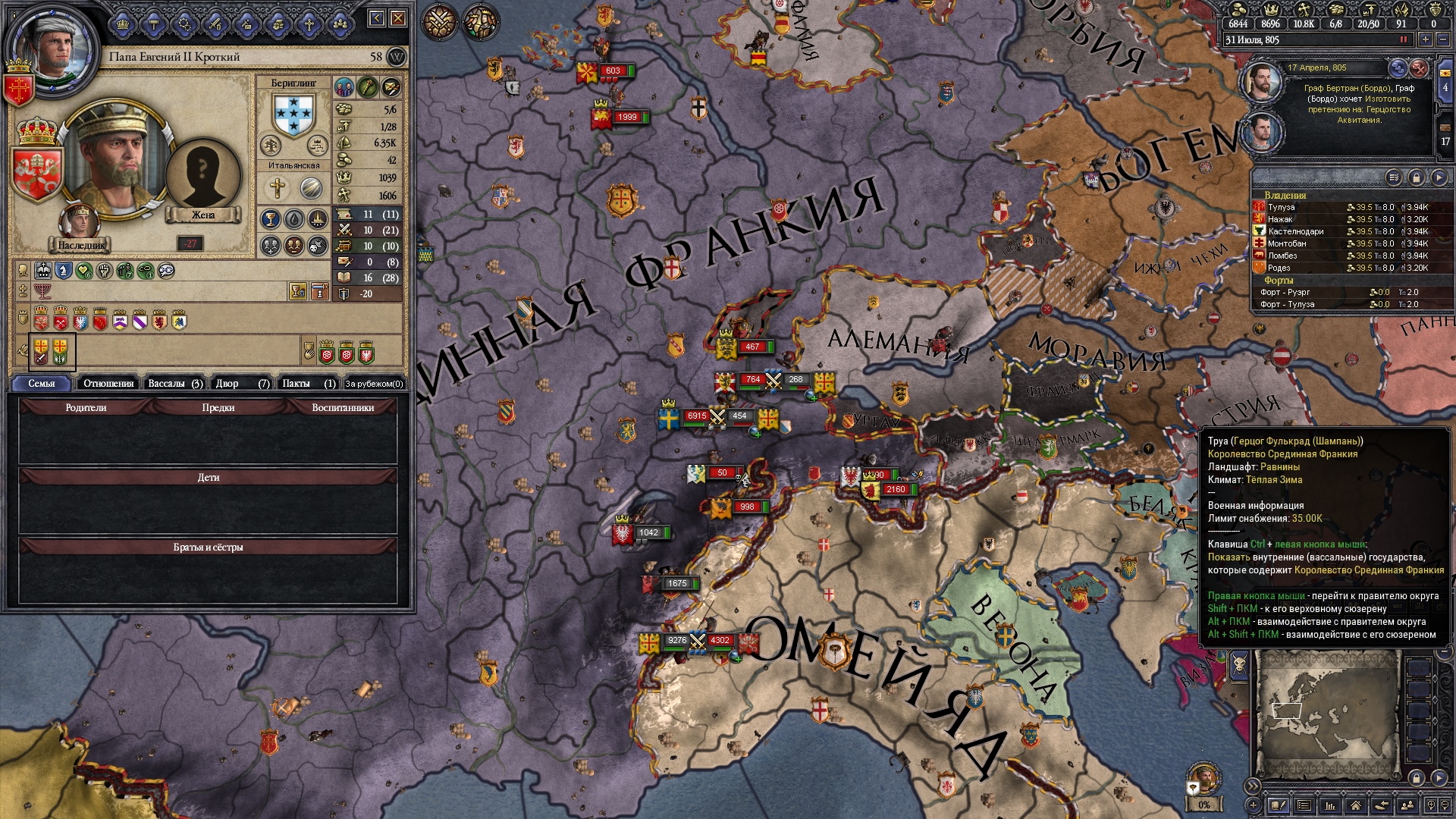Toggle the lock icon on the outliner panel
1456x819 pixels.
(1418, 177)
